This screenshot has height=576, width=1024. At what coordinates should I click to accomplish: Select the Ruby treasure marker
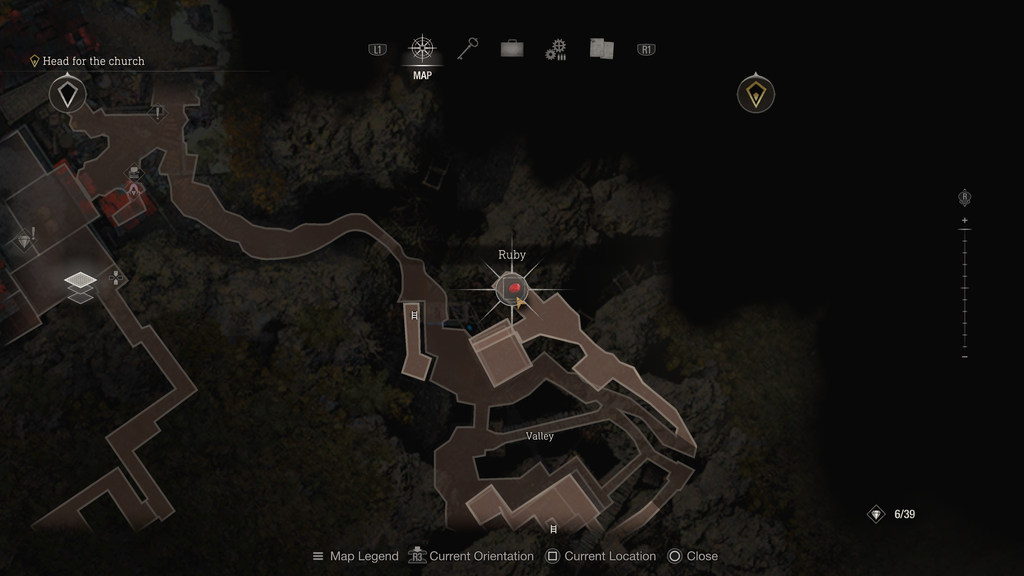[512, 289]
